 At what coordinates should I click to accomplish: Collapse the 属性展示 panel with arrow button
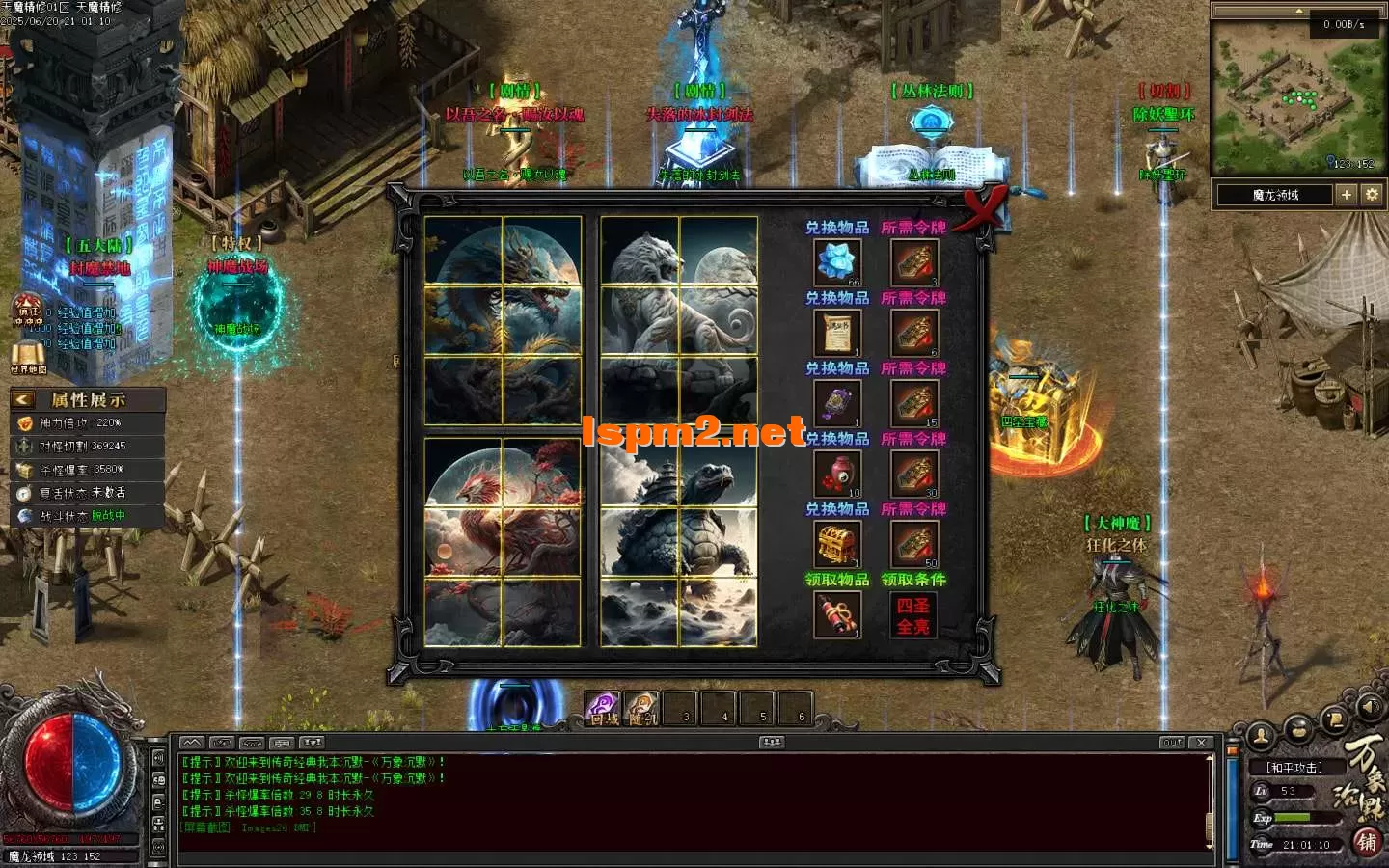click(x=23, y=399)
